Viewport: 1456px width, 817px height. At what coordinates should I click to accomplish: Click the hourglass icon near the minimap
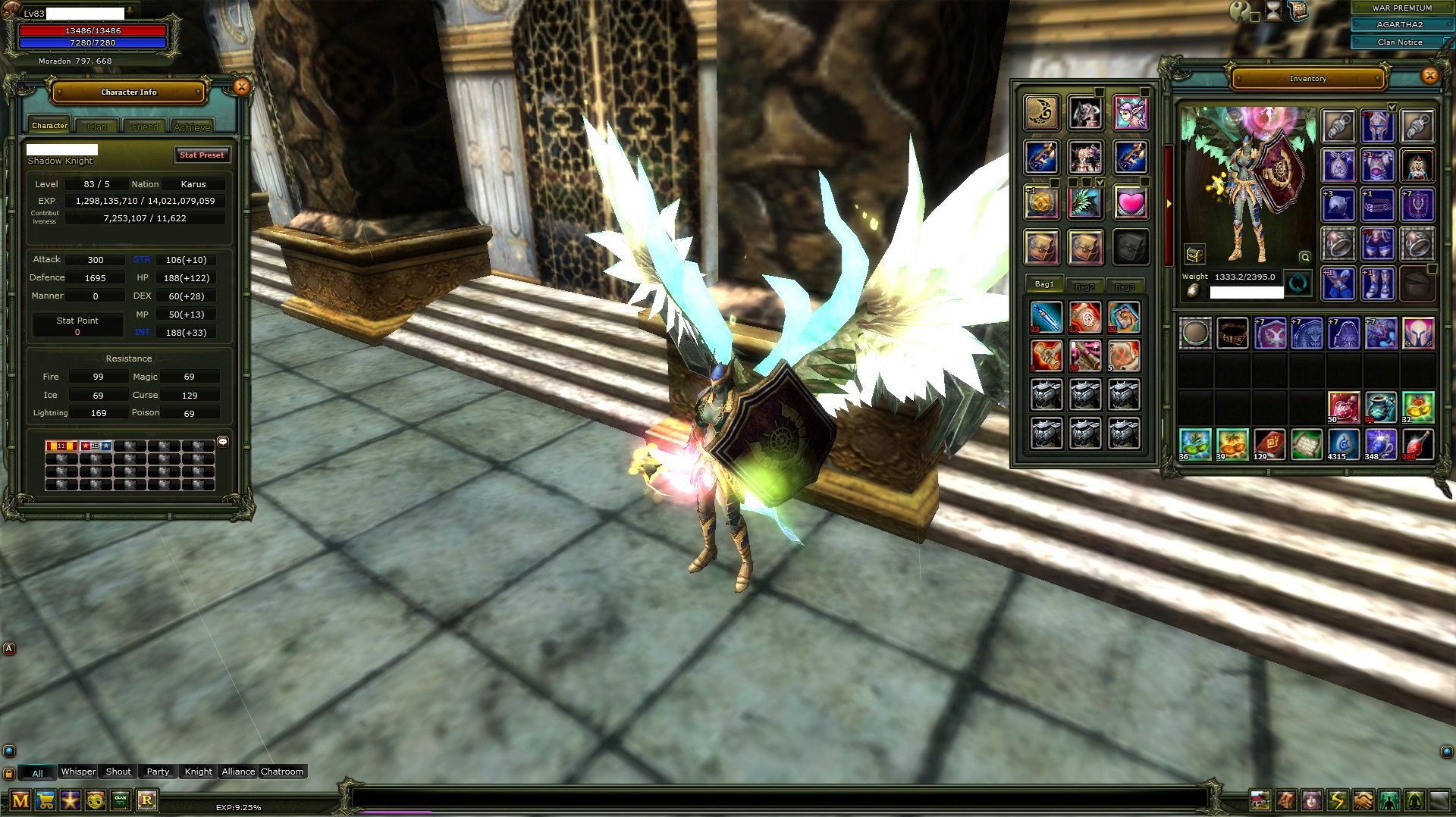[1272, 11]
